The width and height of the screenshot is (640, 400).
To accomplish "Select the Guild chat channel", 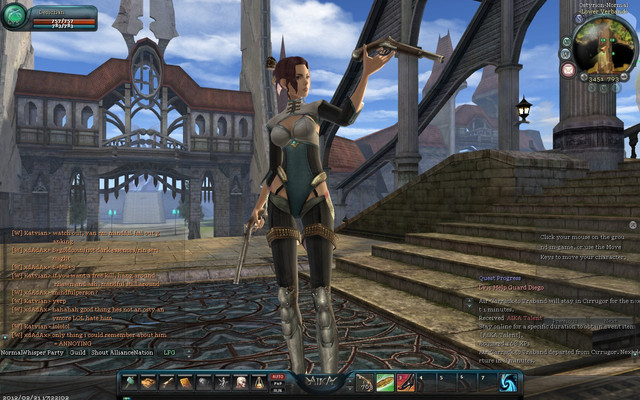I will coord(77,353).
